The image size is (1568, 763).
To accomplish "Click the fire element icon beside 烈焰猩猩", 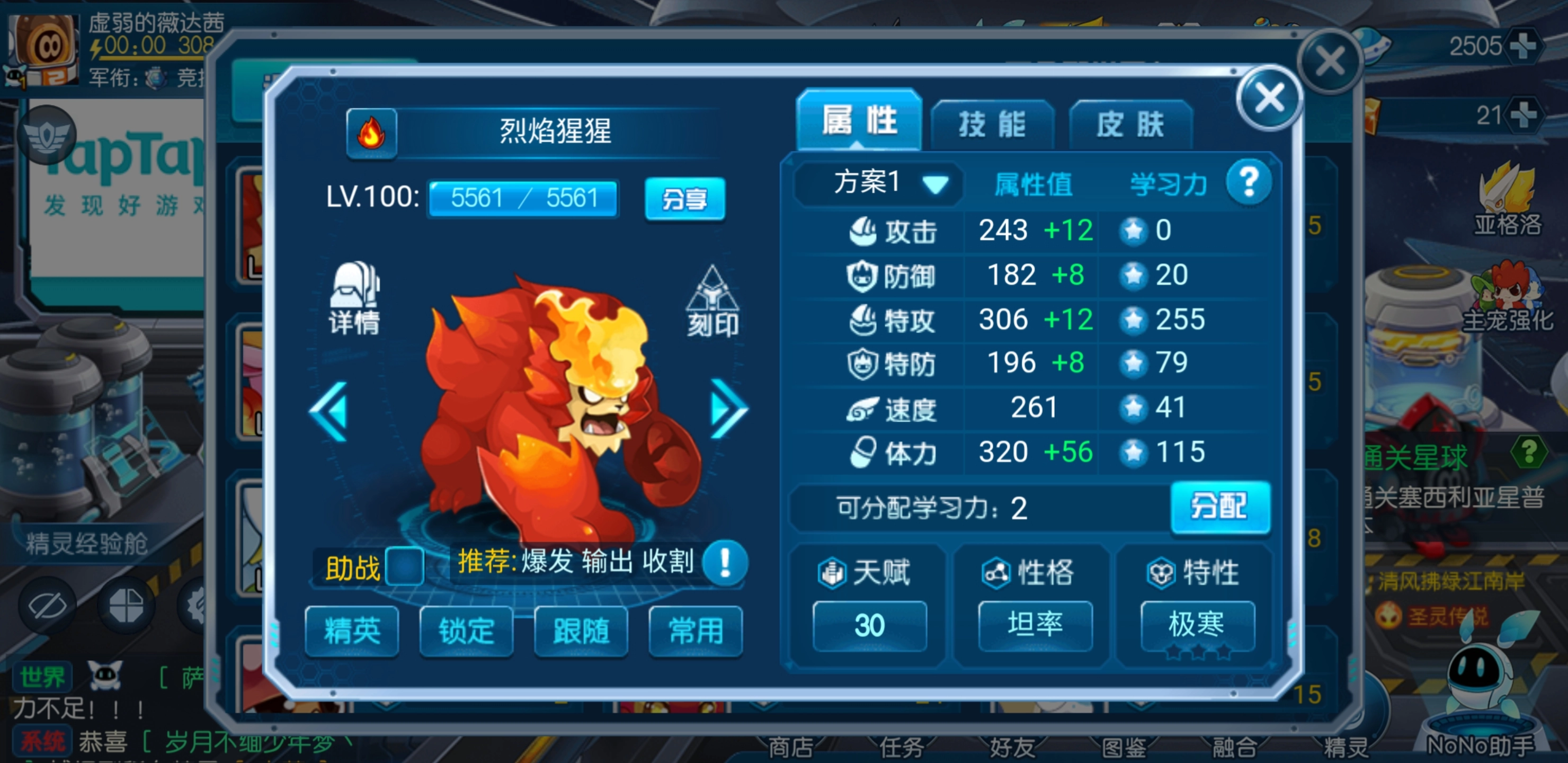I will 372,133.
